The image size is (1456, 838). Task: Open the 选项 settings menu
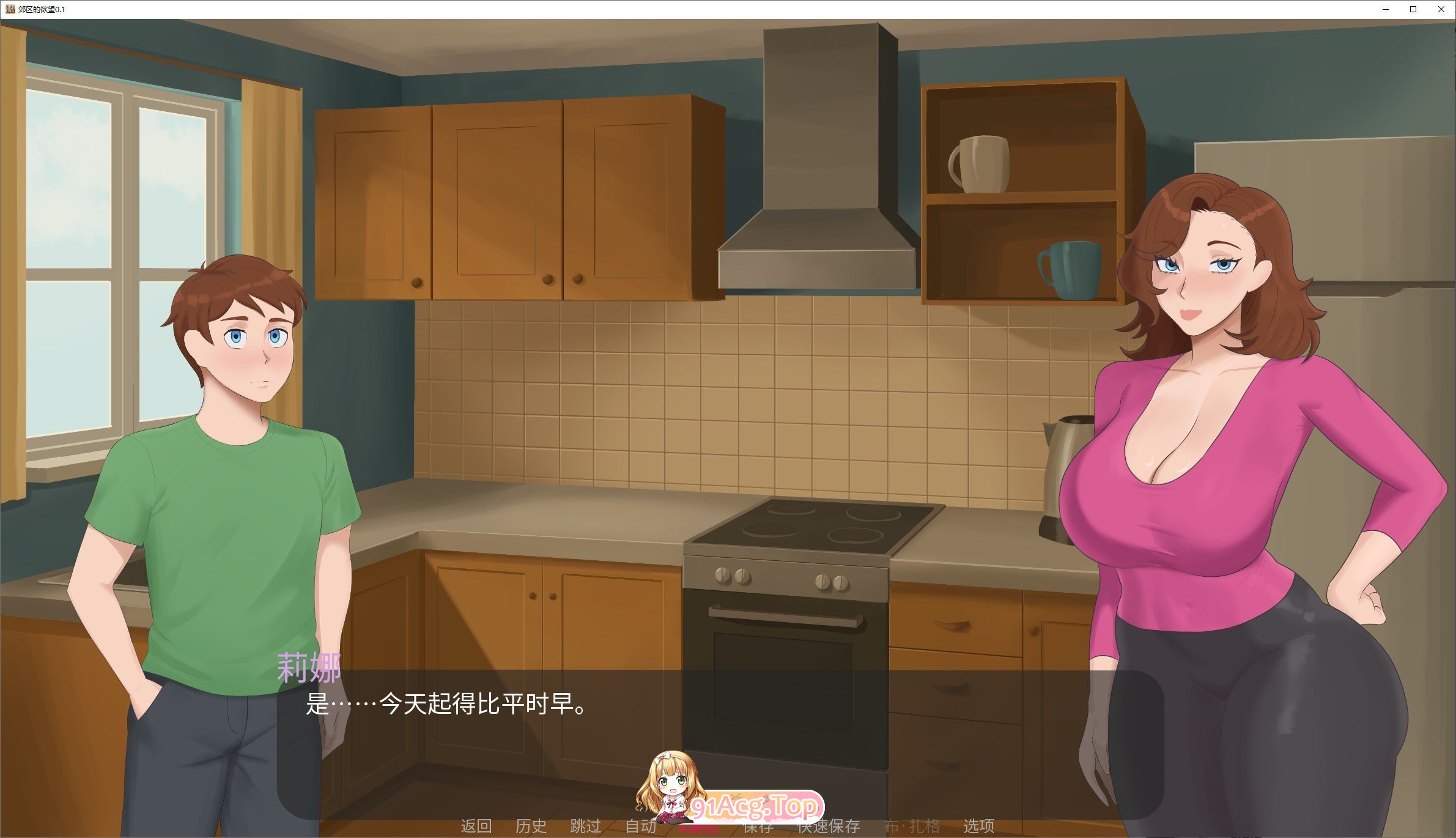[x=980, y=827]
